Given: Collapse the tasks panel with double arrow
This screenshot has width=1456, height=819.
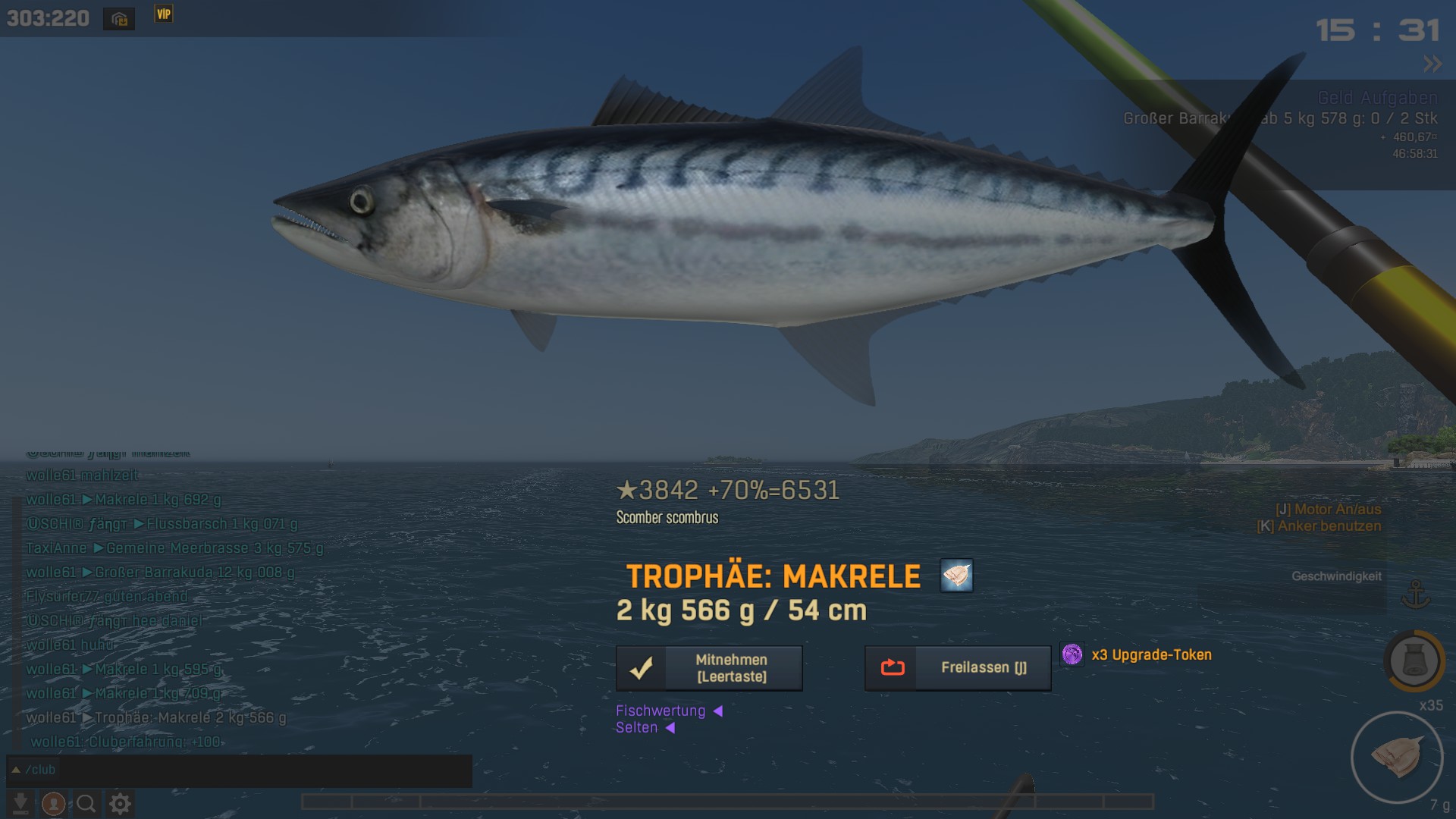Looking at the screenshot, I should (x=1432, y=64).
